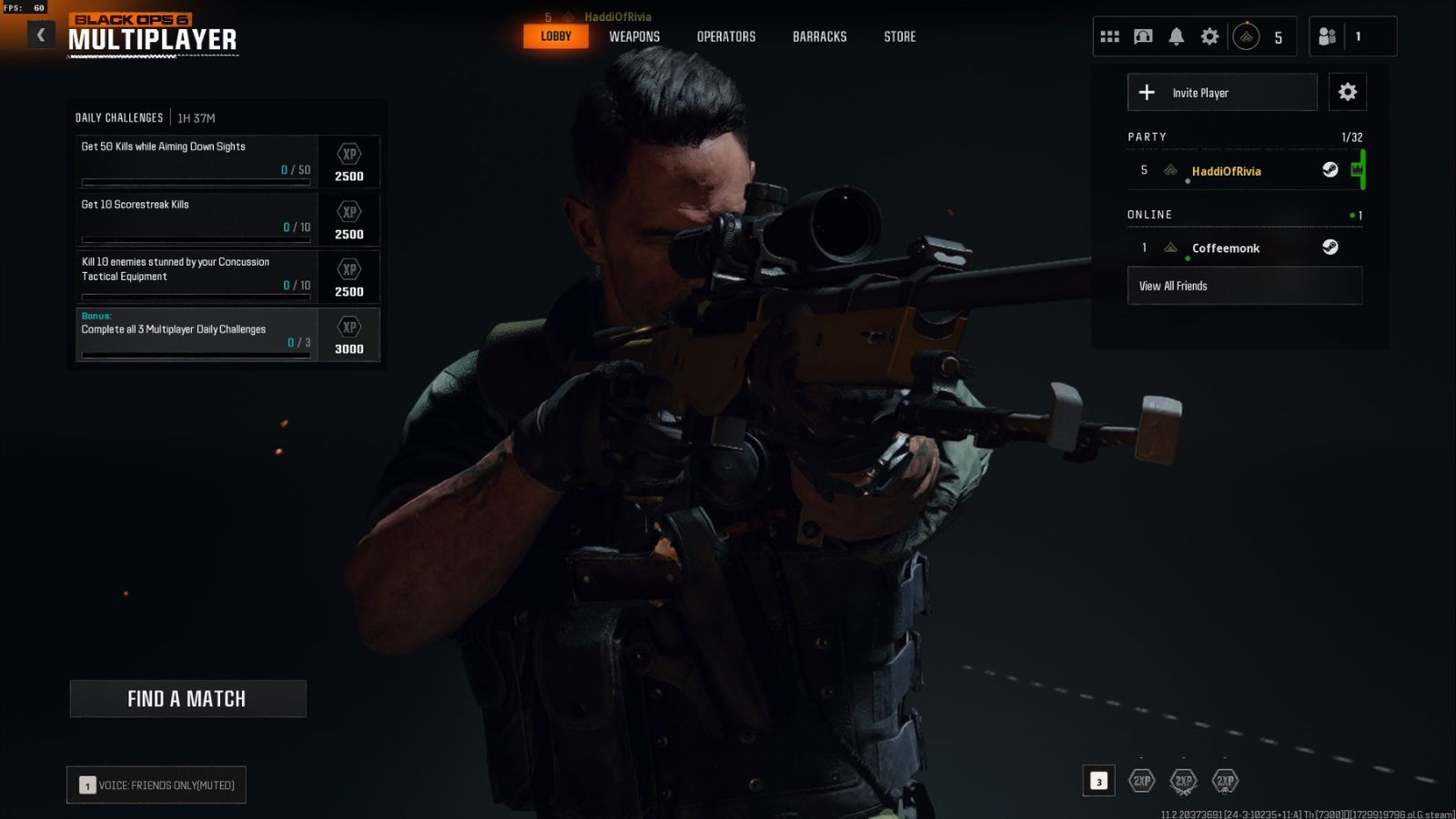Open the STORE tab
Viewport: 1456px width, 819px height.
tap(899, 36)
